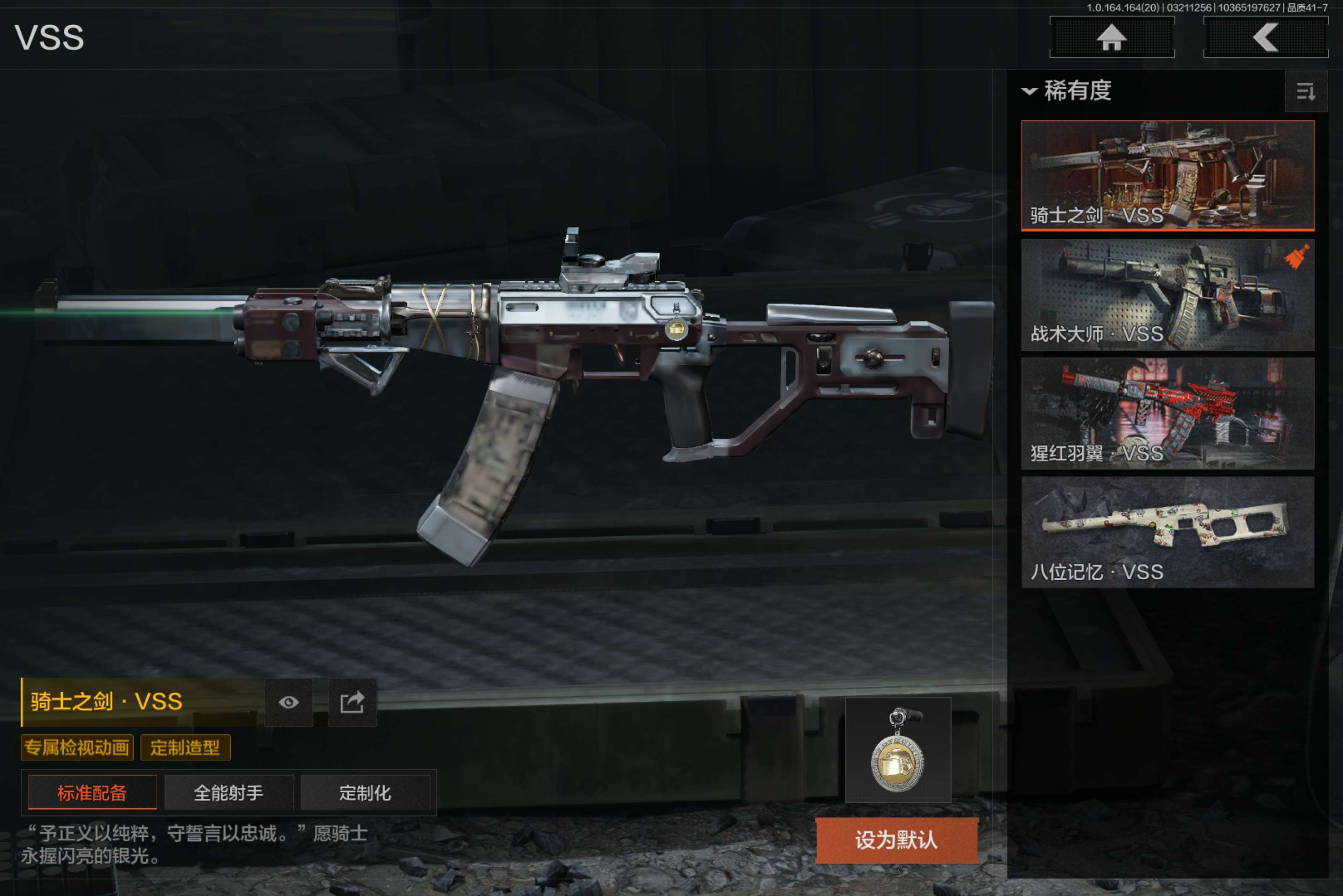Viewport: 1343px width, 896px height.
Task: Open the 定制化 tab
Action: pyautogui.click(x=365, y=792)
